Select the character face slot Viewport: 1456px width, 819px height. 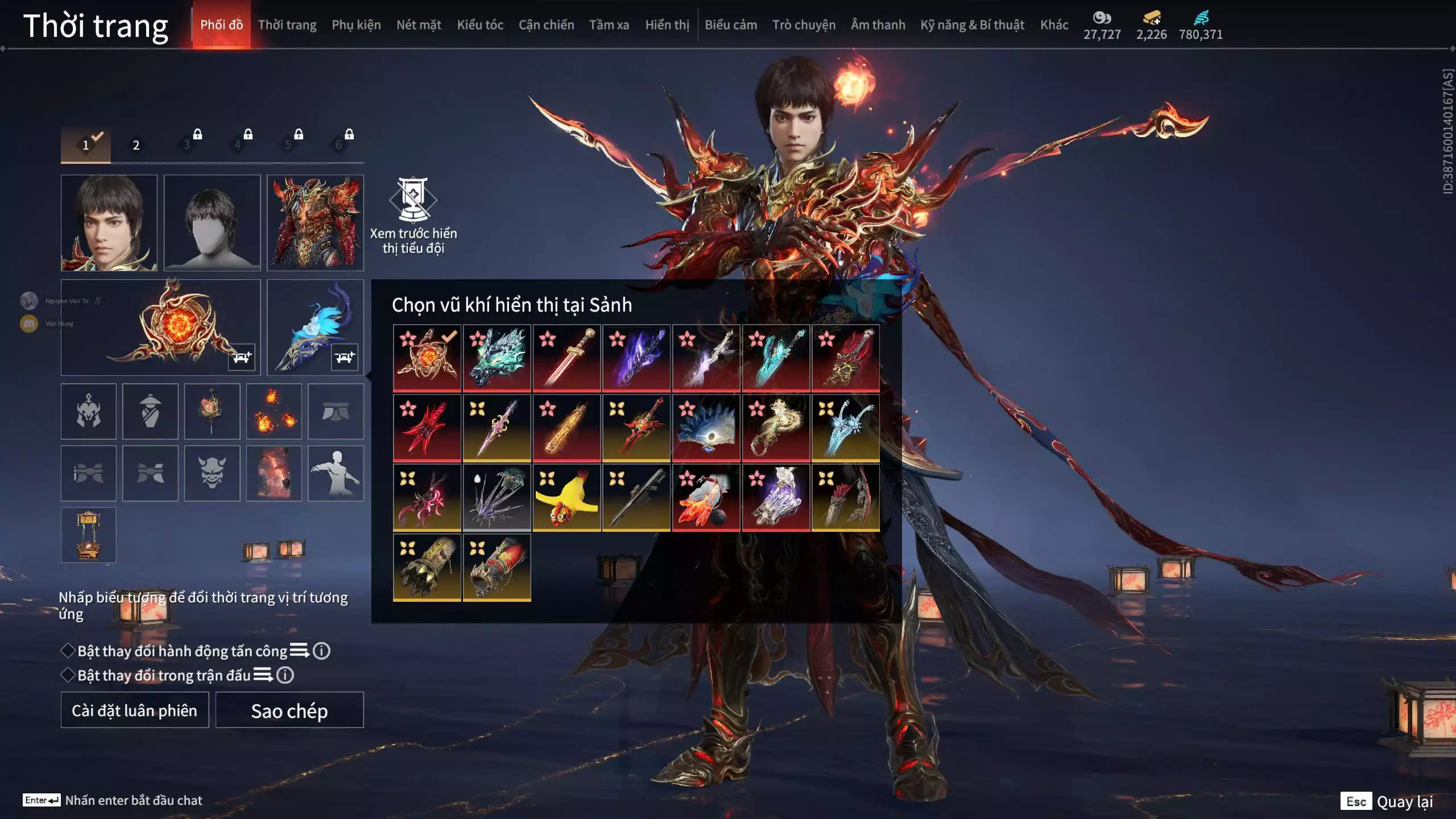109,222
